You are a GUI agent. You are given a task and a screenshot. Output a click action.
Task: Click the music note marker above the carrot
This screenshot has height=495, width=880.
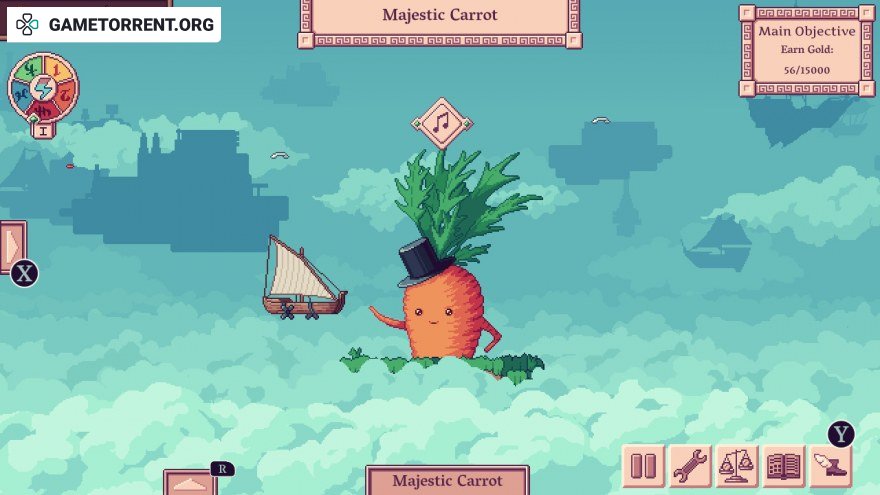click(x=441, y=124)
